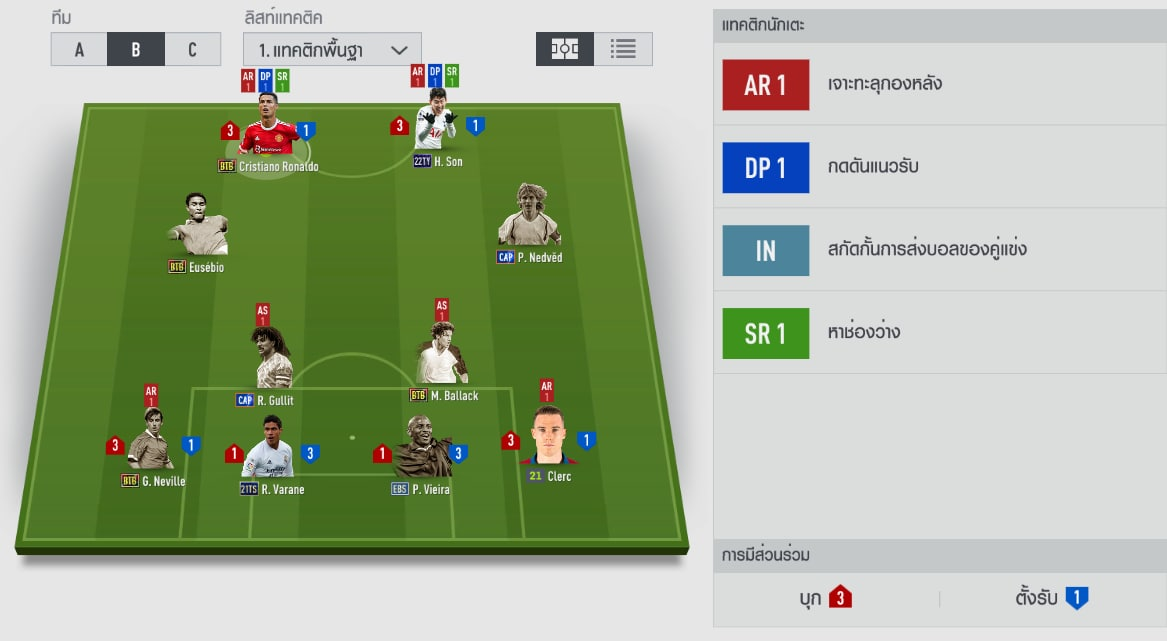Click M. Ballack player card

[442, 355]
